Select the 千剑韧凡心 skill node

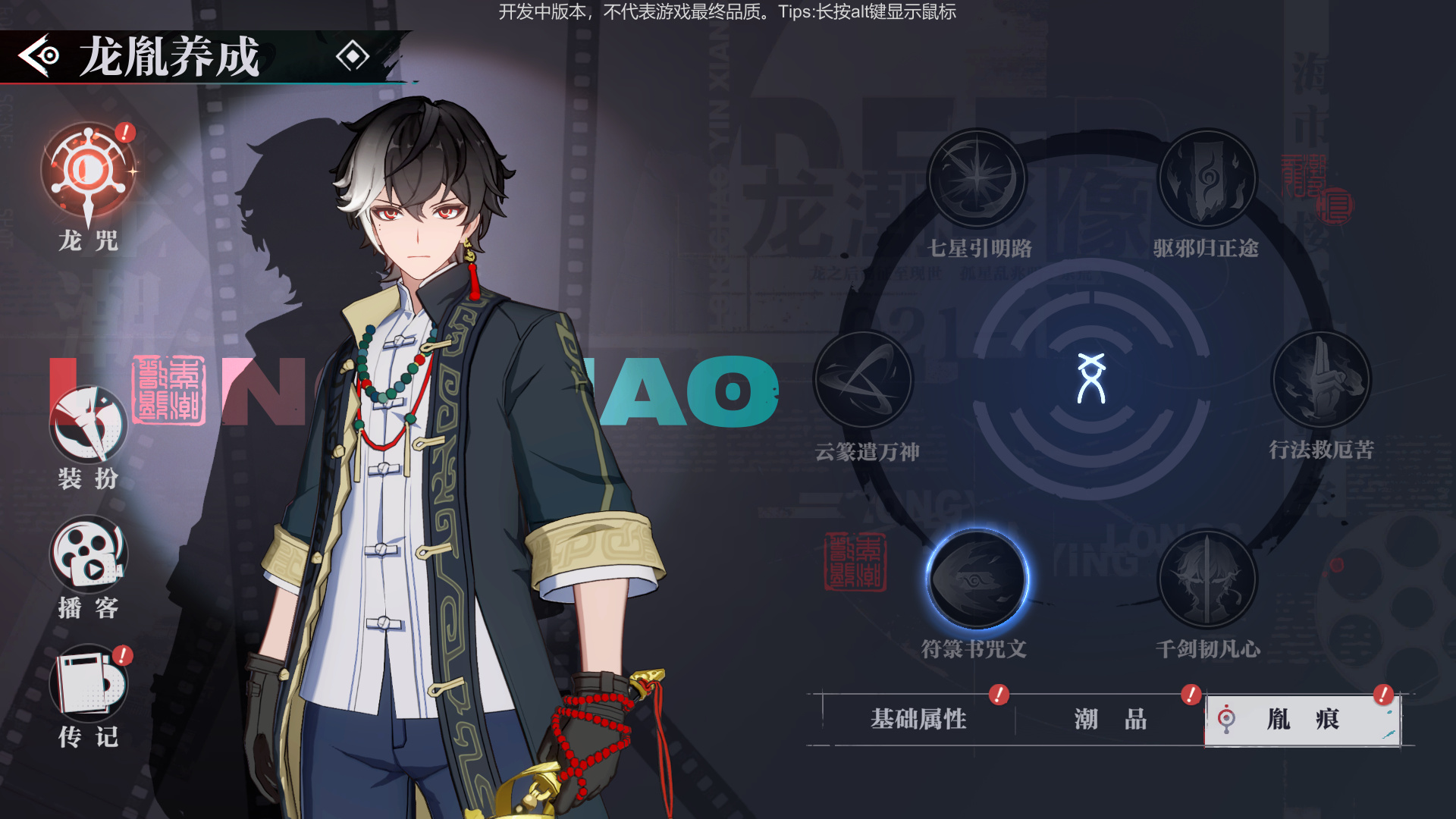coord(1207,579)
